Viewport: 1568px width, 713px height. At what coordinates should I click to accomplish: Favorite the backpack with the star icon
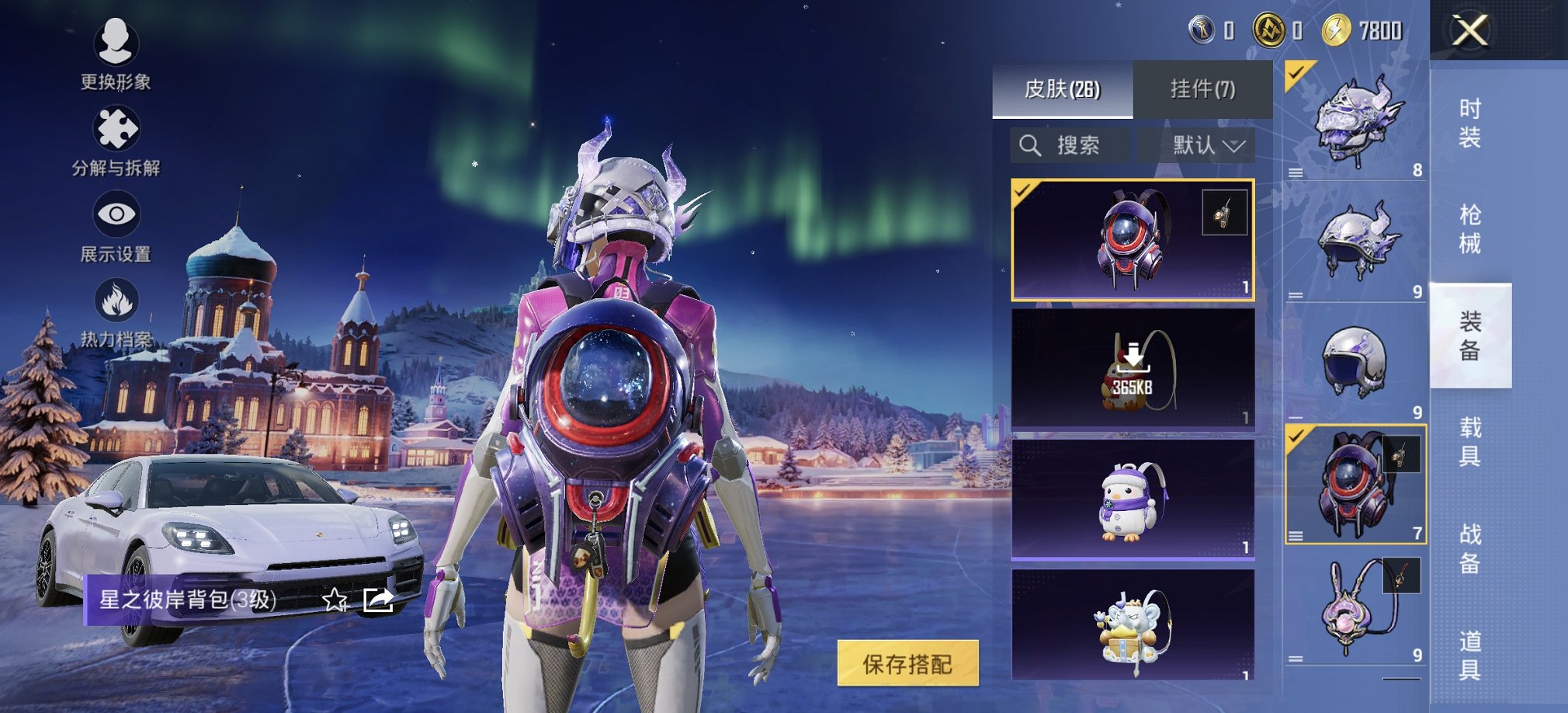point(335,600)
